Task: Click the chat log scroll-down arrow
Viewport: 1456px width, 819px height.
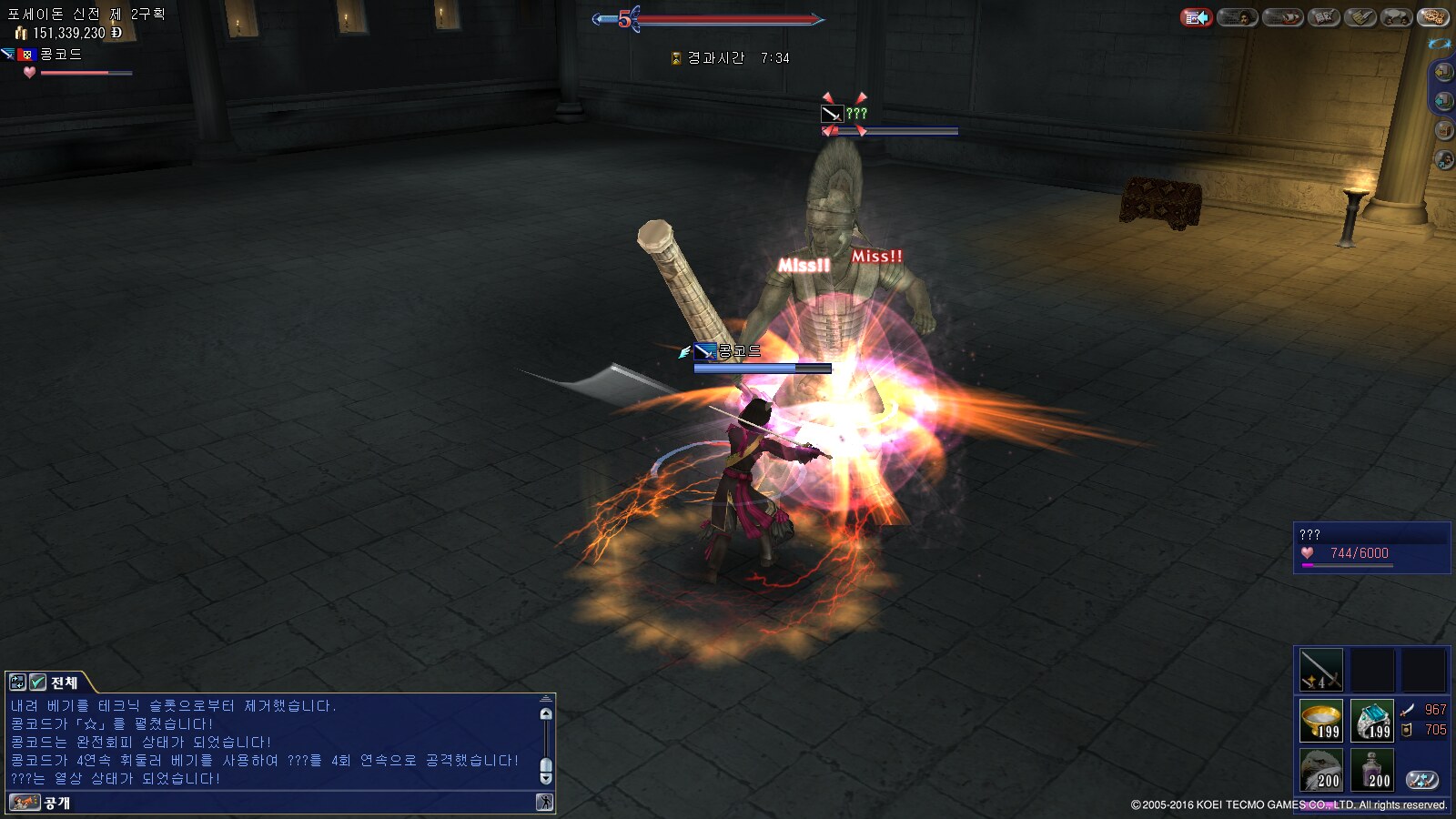Action: (546, 778)
